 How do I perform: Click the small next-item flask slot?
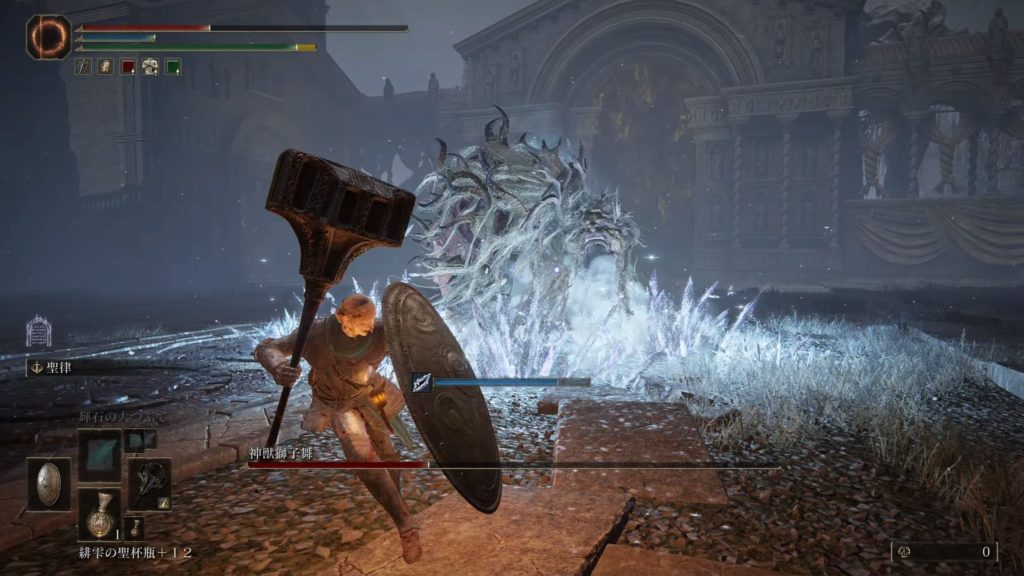pos(136,527)
